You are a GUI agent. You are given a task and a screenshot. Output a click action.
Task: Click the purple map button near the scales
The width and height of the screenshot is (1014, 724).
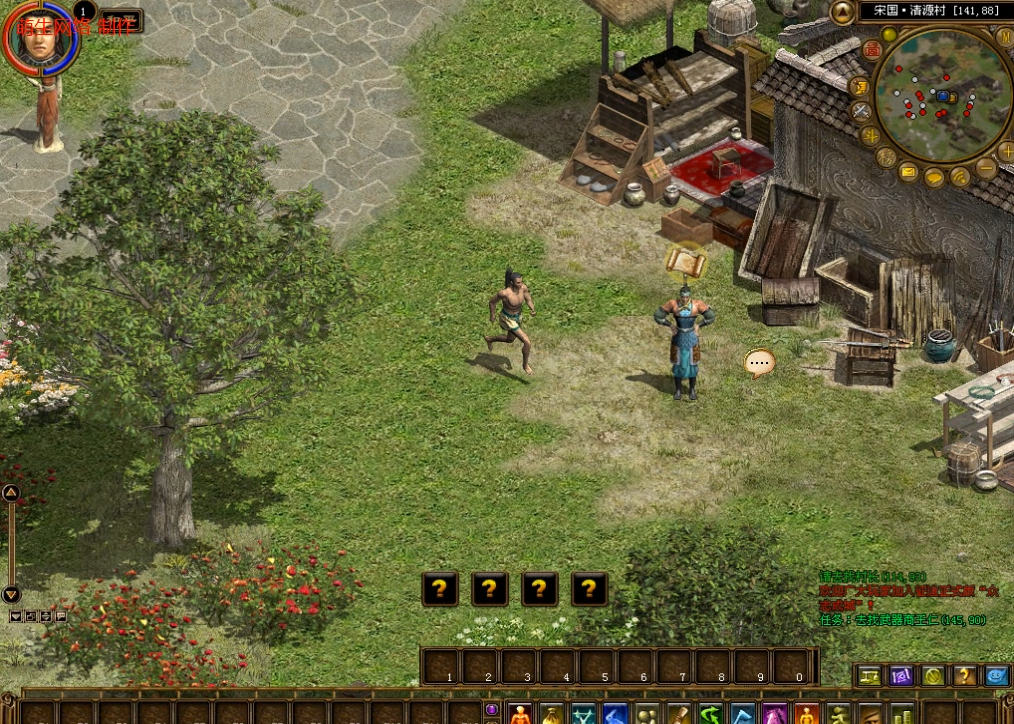pyautogui.click(x=900, y=676)
